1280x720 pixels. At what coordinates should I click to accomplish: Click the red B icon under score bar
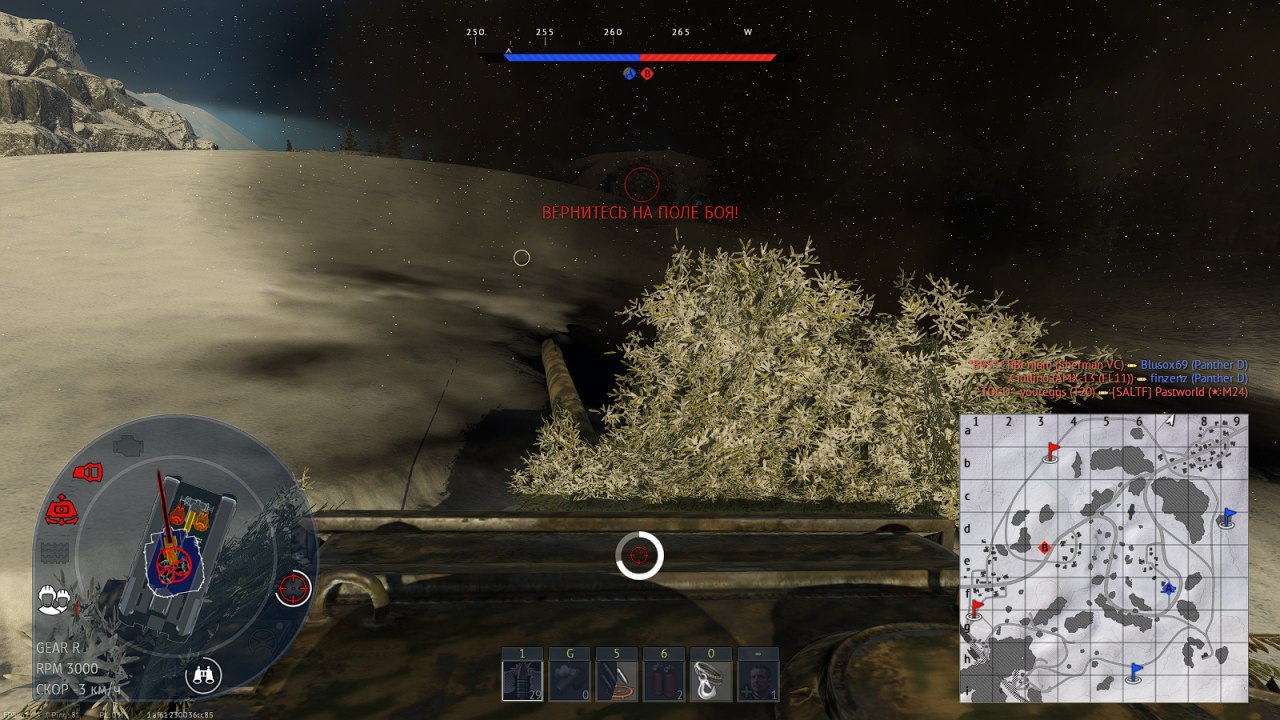[x=647, y=73]
